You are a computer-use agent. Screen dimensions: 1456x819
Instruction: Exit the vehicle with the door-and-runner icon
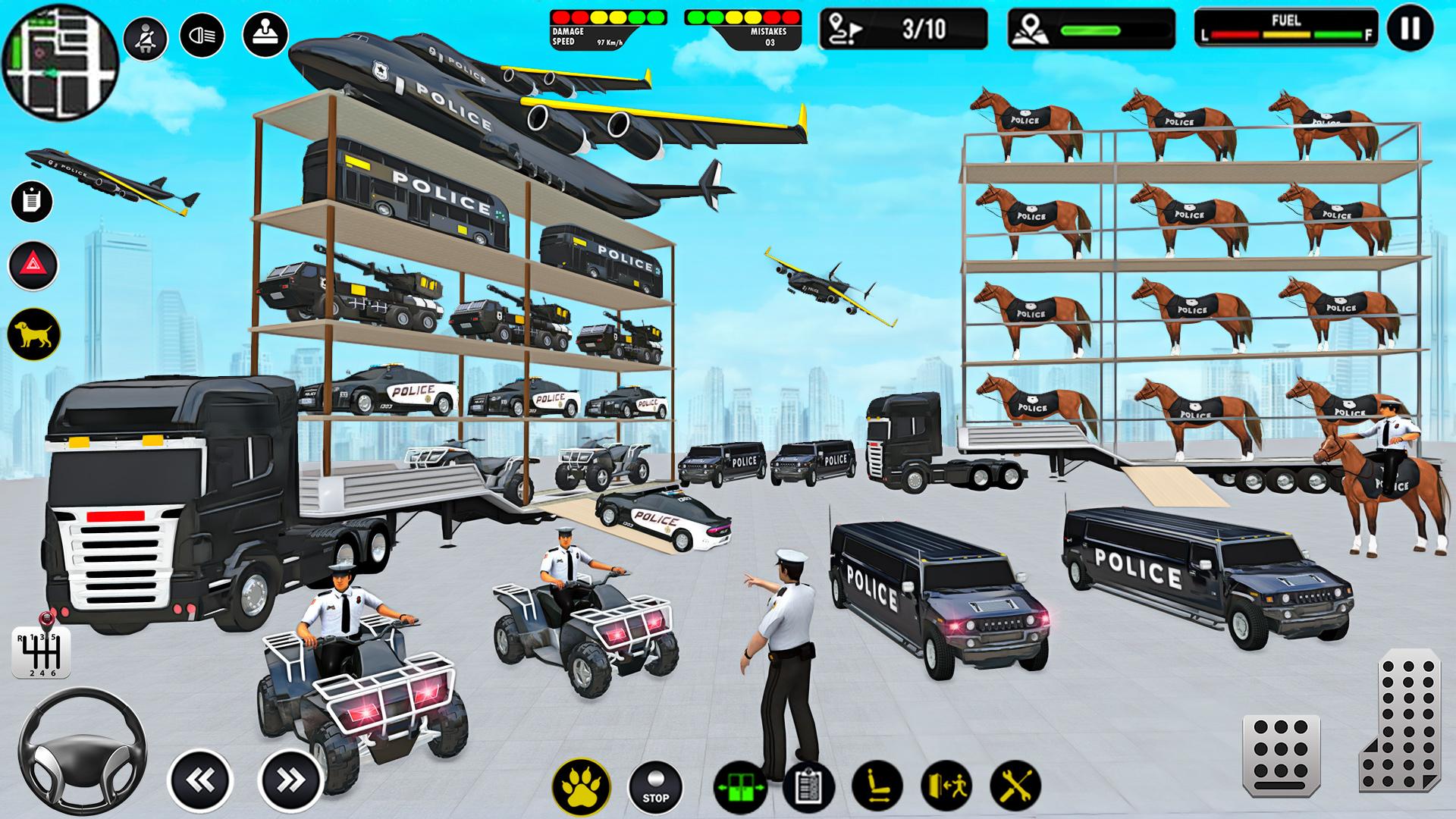[x=946, y=788]
